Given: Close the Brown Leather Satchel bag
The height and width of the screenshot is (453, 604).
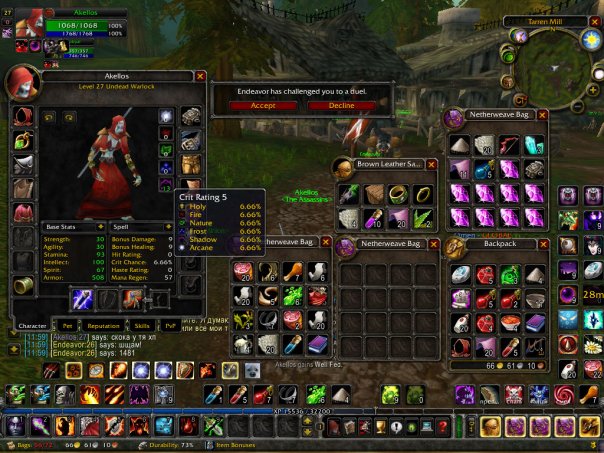Looking at the screenshot, I should pyautogui.click(x=431, y=163).
